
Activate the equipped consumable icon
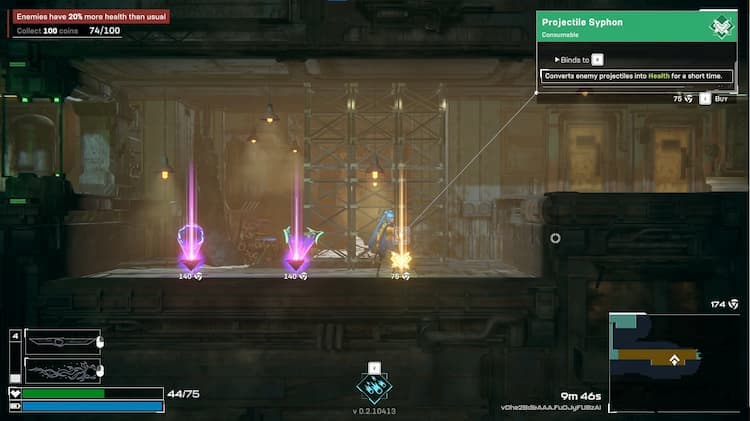tap(374, 388)
